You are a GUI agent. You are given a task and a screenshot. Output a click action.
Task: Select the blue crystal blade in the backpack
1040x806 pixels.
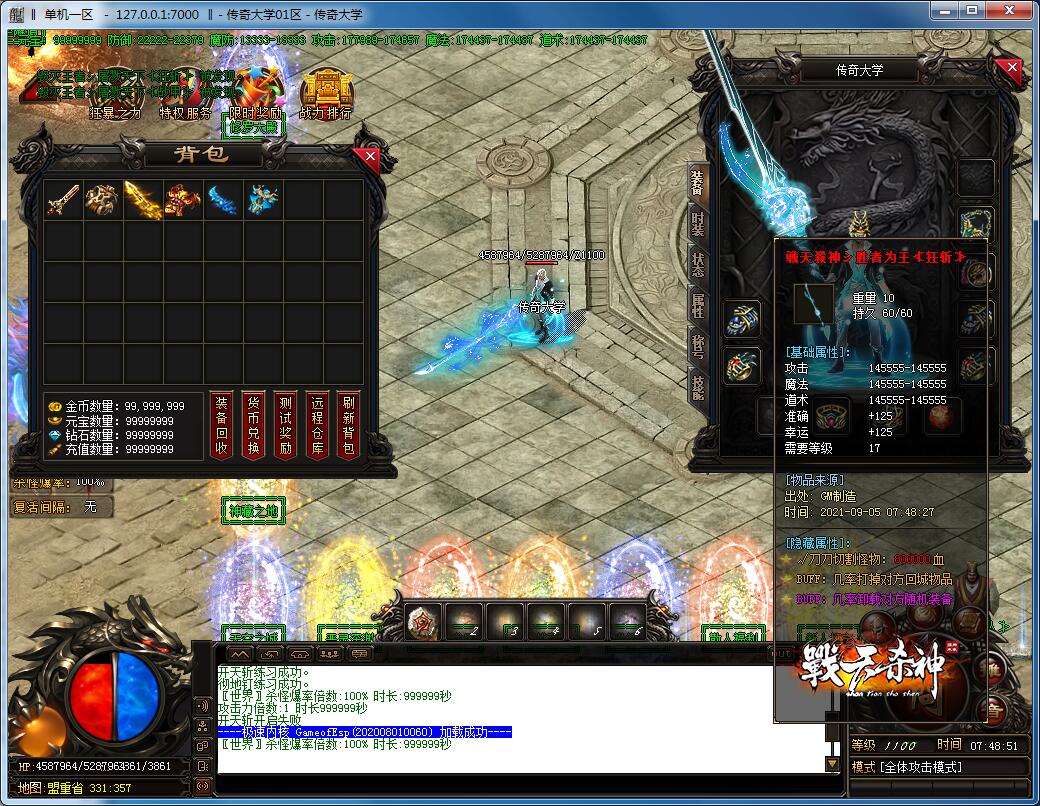pos(224,200)
